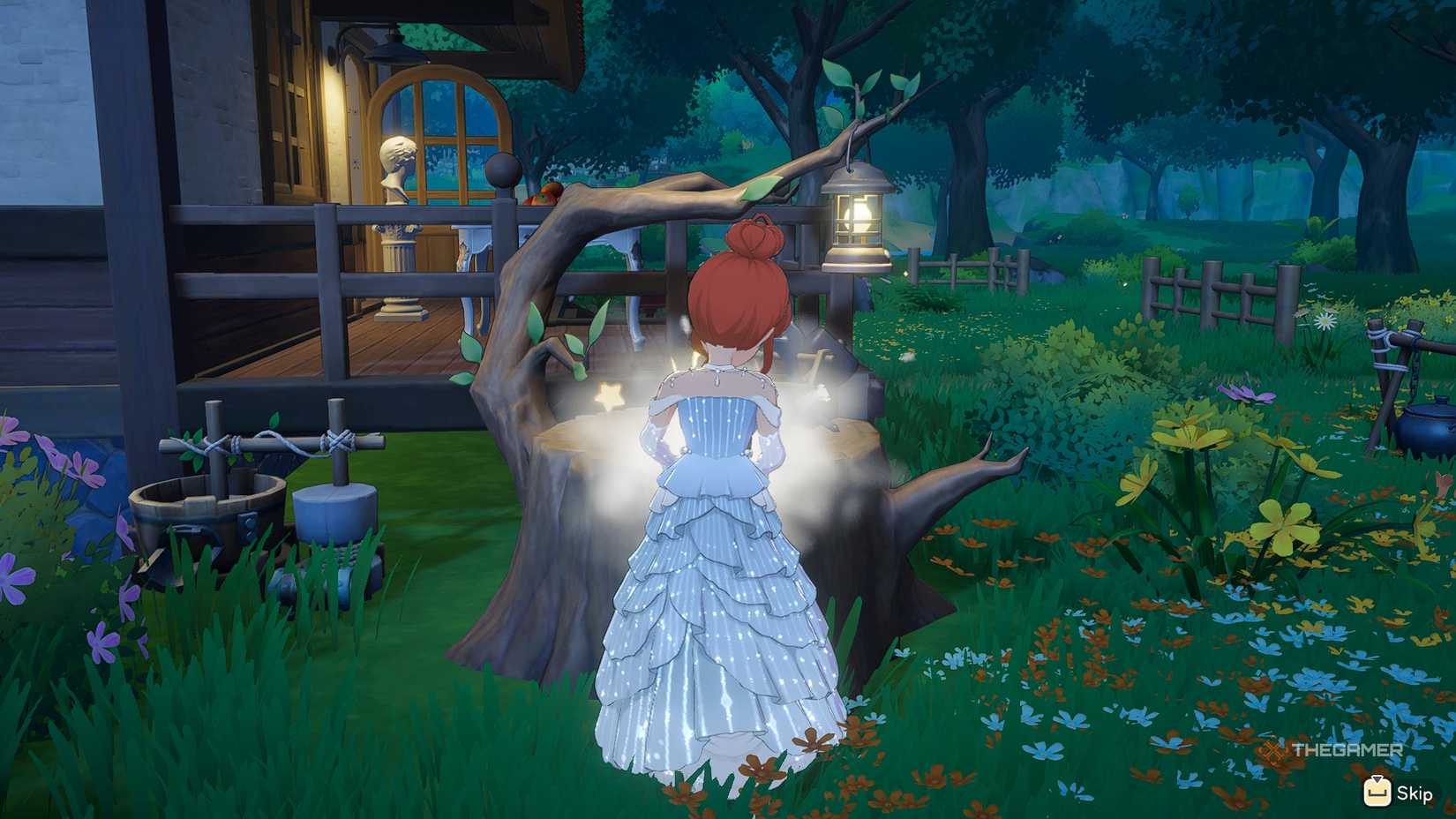
Task: Click the star sparkle near the character's shoulder
Action: (609, 395)
